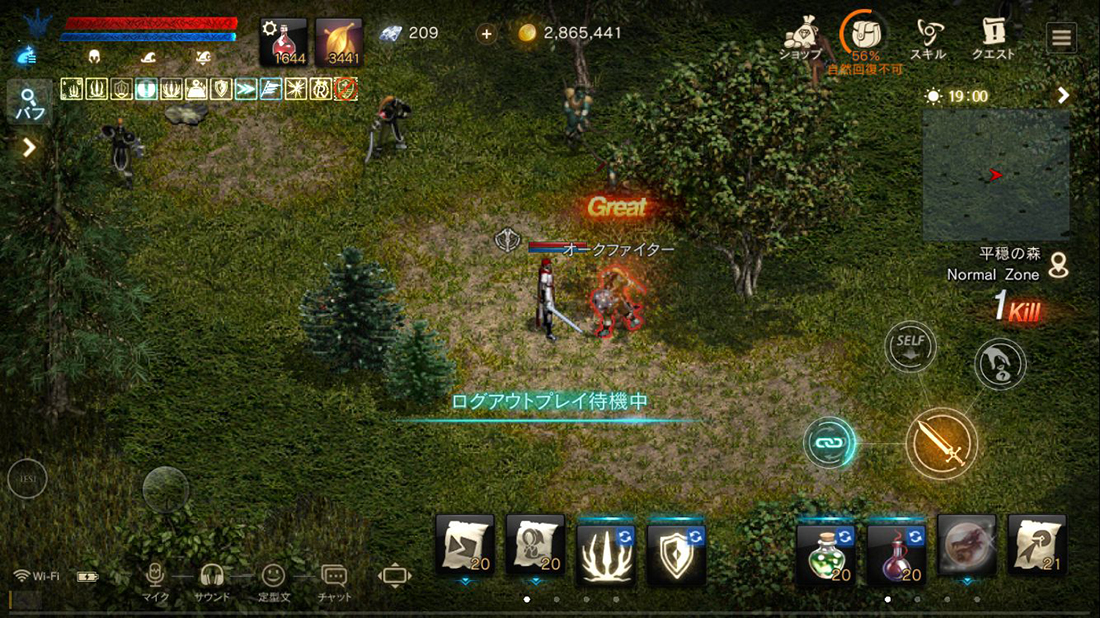This screenshot has width=1100, height=618.
Task: Tap the golden sword attack button
Action: (x=941, y=442)
